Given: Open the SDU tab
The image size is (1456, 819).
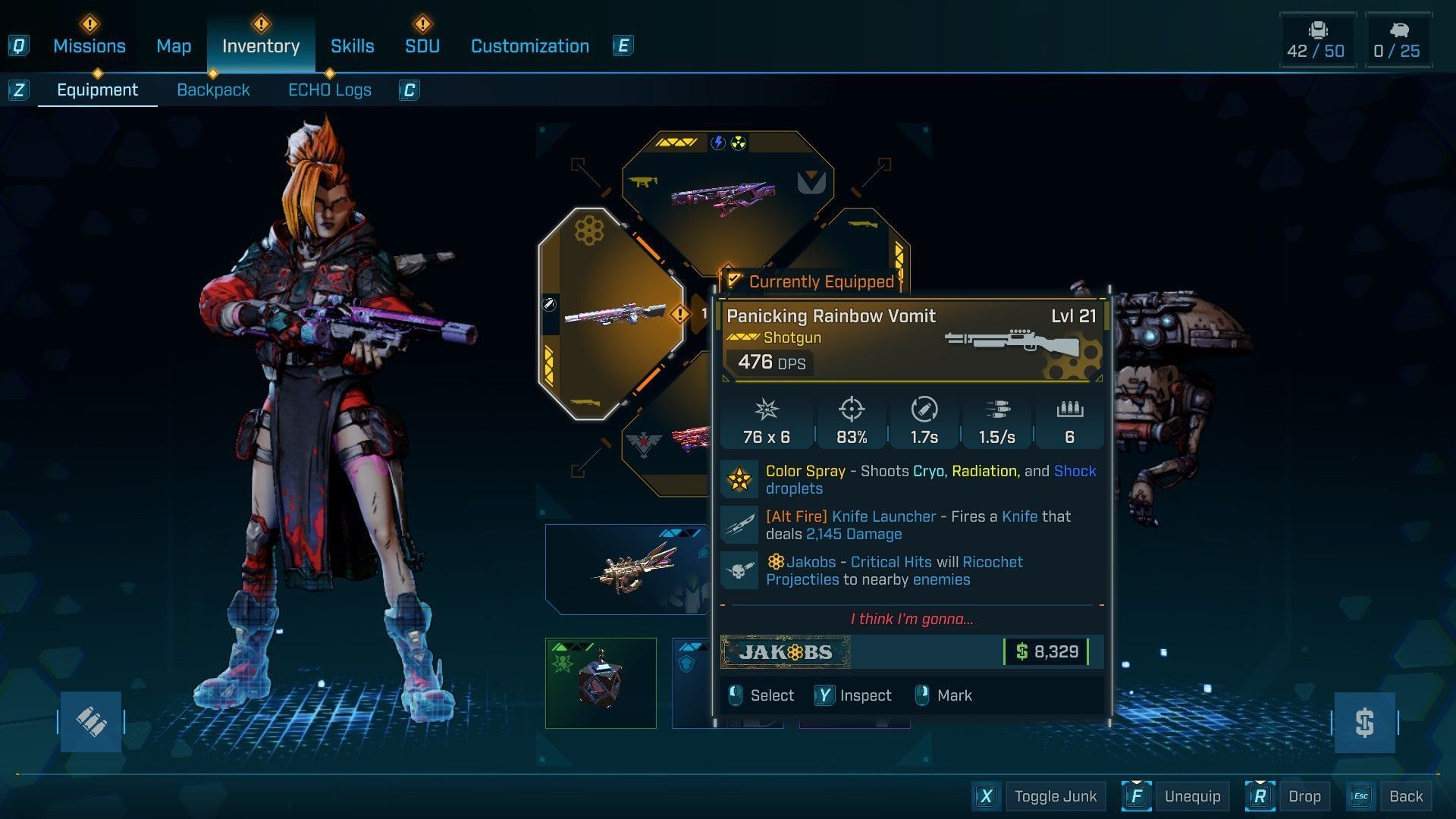Looking at the screenshot, I should (422, 46).
